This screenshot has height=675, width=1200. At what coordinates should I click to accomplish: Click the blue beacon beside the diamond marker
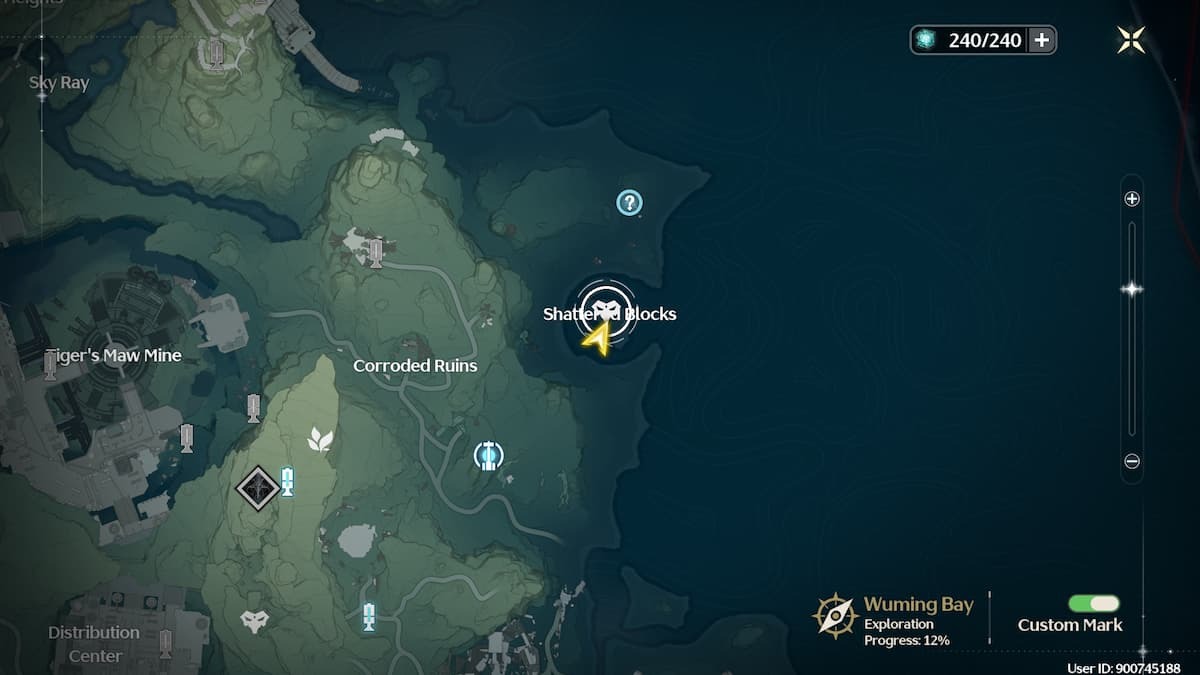click(x=288, y=482)
